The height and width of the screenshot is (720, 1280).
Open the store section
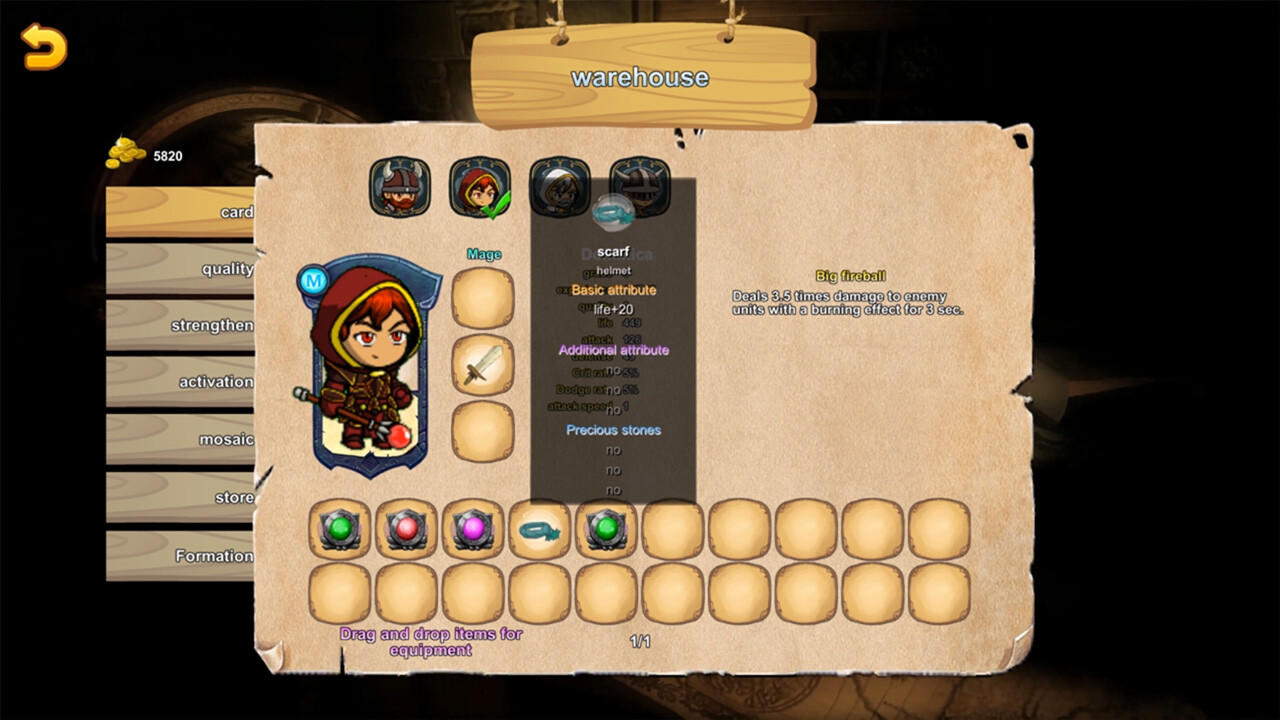202,497
